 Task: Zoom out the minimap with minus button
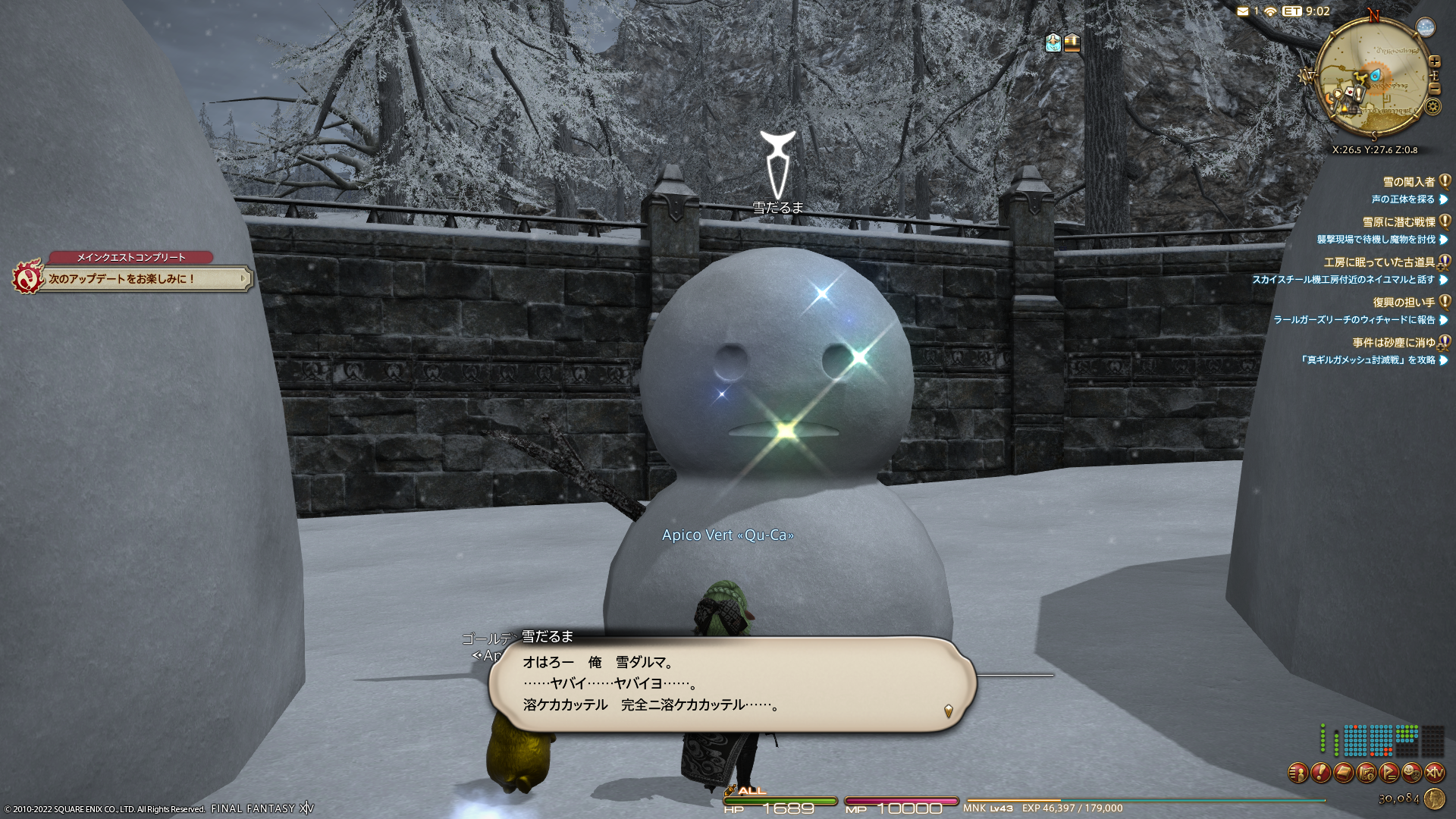pyautogui.click(x=1434, y=89)
